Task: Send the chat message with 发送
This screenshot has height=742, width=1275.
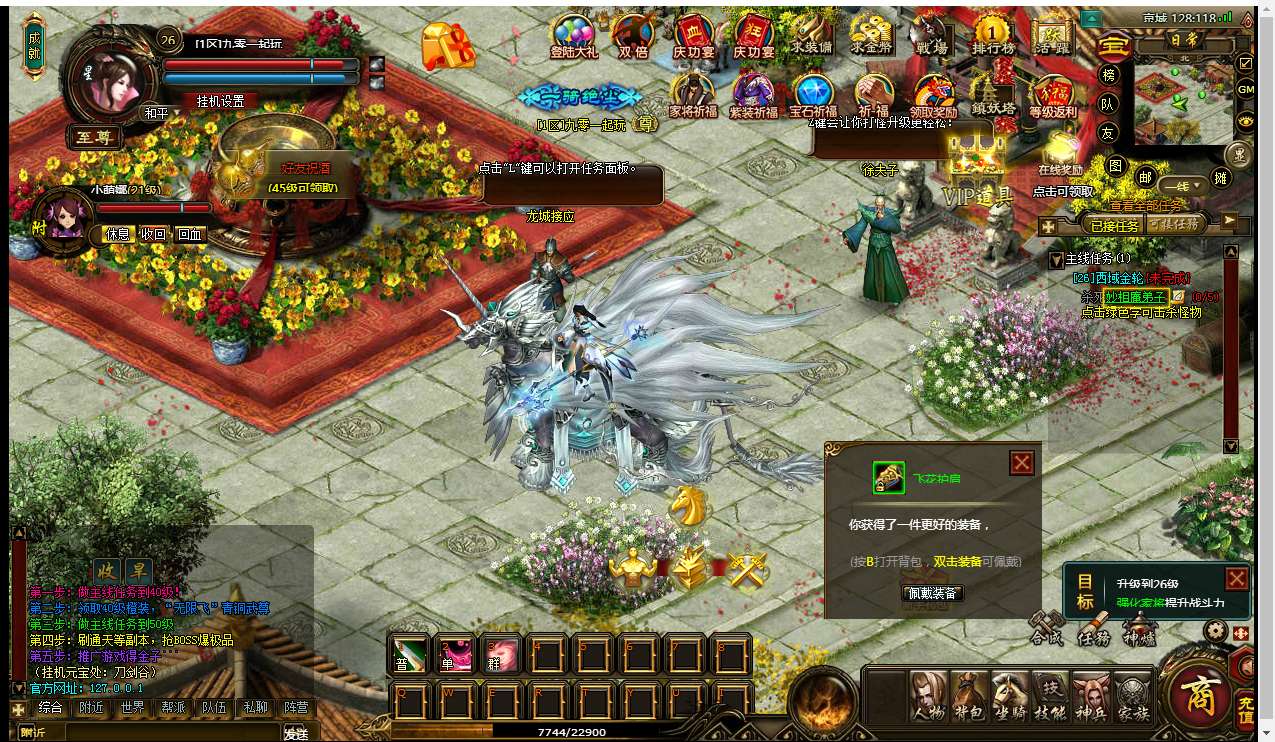Action: 295,733
